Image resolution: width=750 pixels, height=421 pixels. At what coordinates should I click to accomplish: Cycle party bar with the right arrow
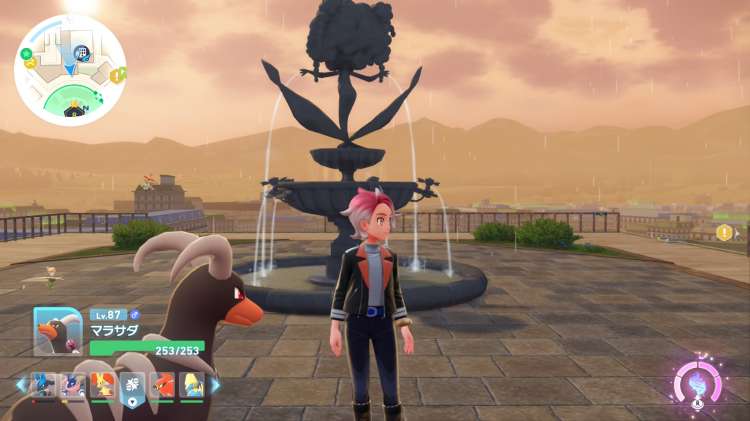(214, 385)
